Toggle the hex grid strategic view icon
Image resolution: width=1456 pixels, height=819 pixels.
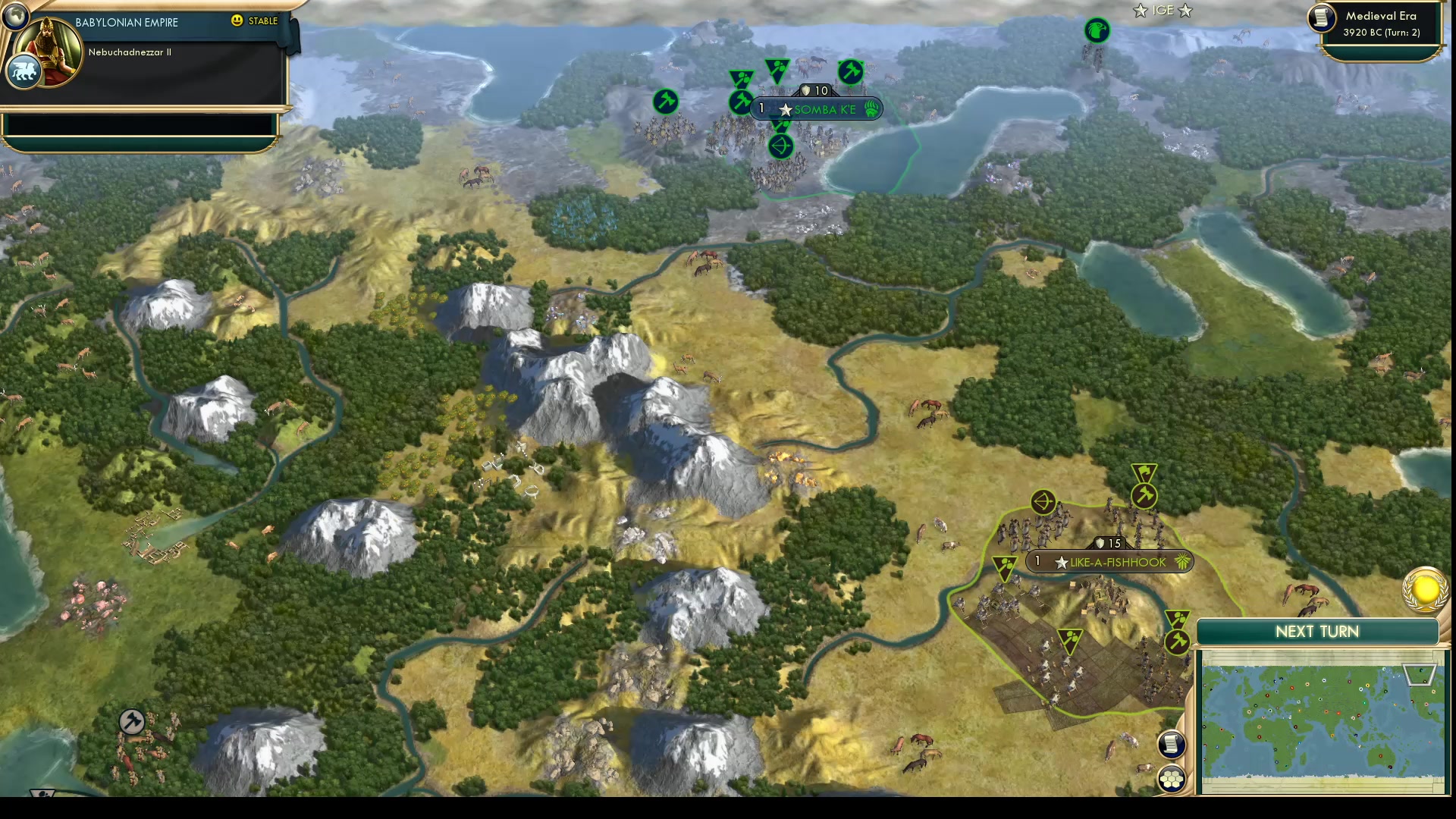pos(1171,777)
